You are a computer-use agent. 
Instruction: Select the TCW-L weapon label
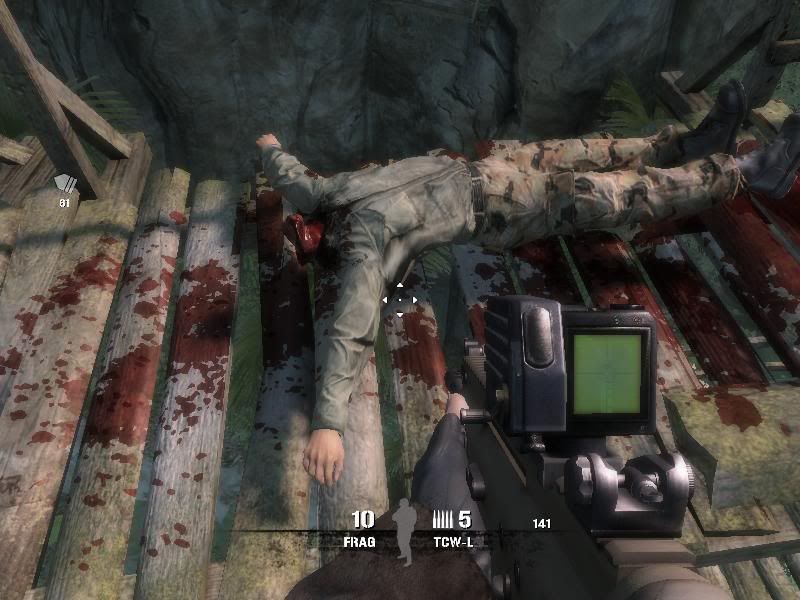tap(452, 539)
